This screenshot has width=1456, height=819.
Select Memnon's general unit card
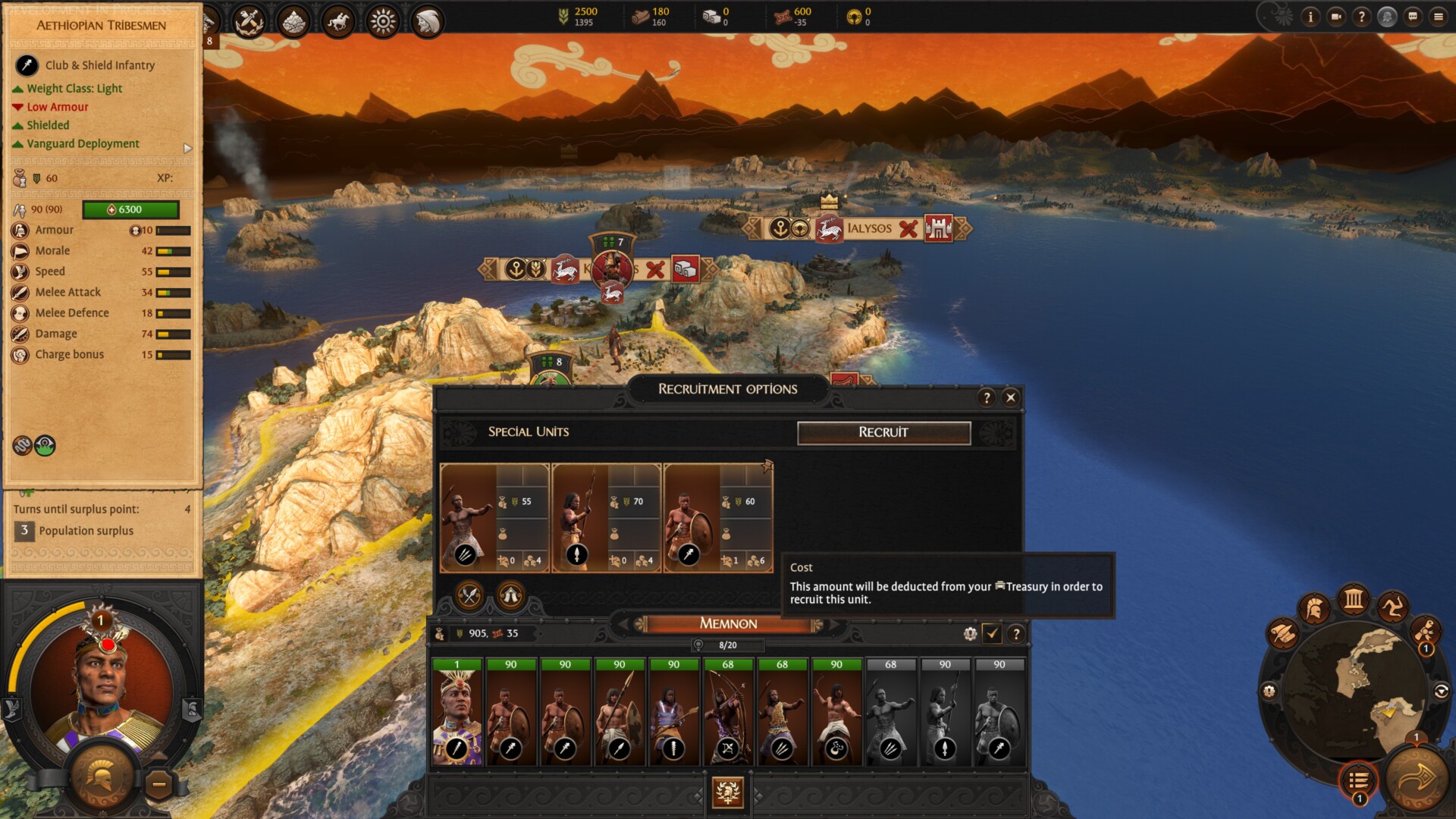click(x=457, y=711)
